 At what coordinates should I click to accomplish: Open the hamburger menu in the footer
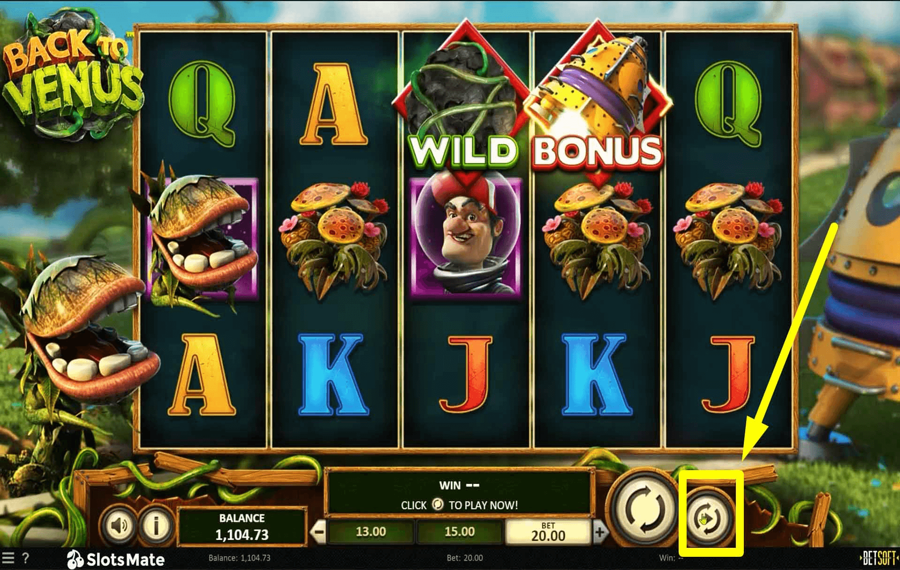tap(8, 558)
